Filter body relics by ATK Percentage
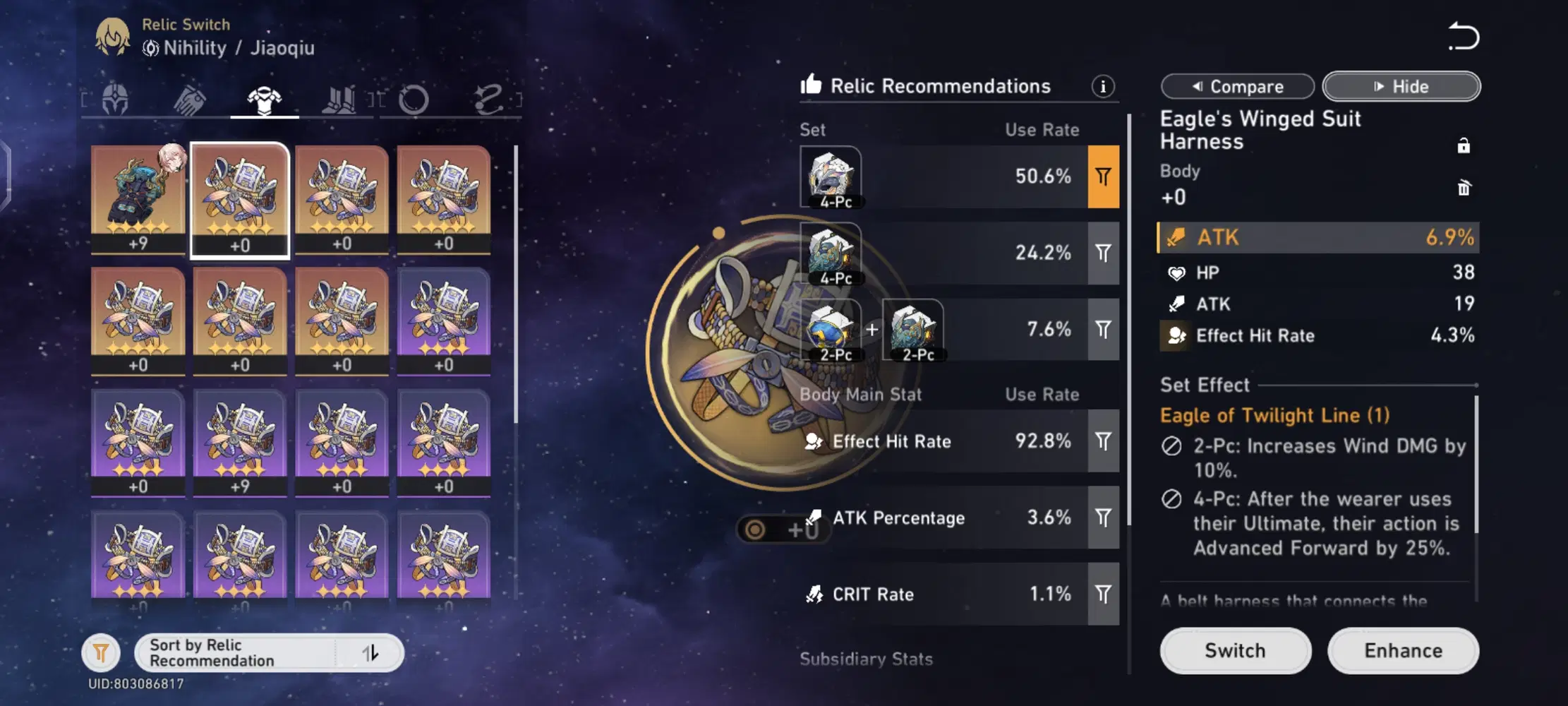 1103,517
